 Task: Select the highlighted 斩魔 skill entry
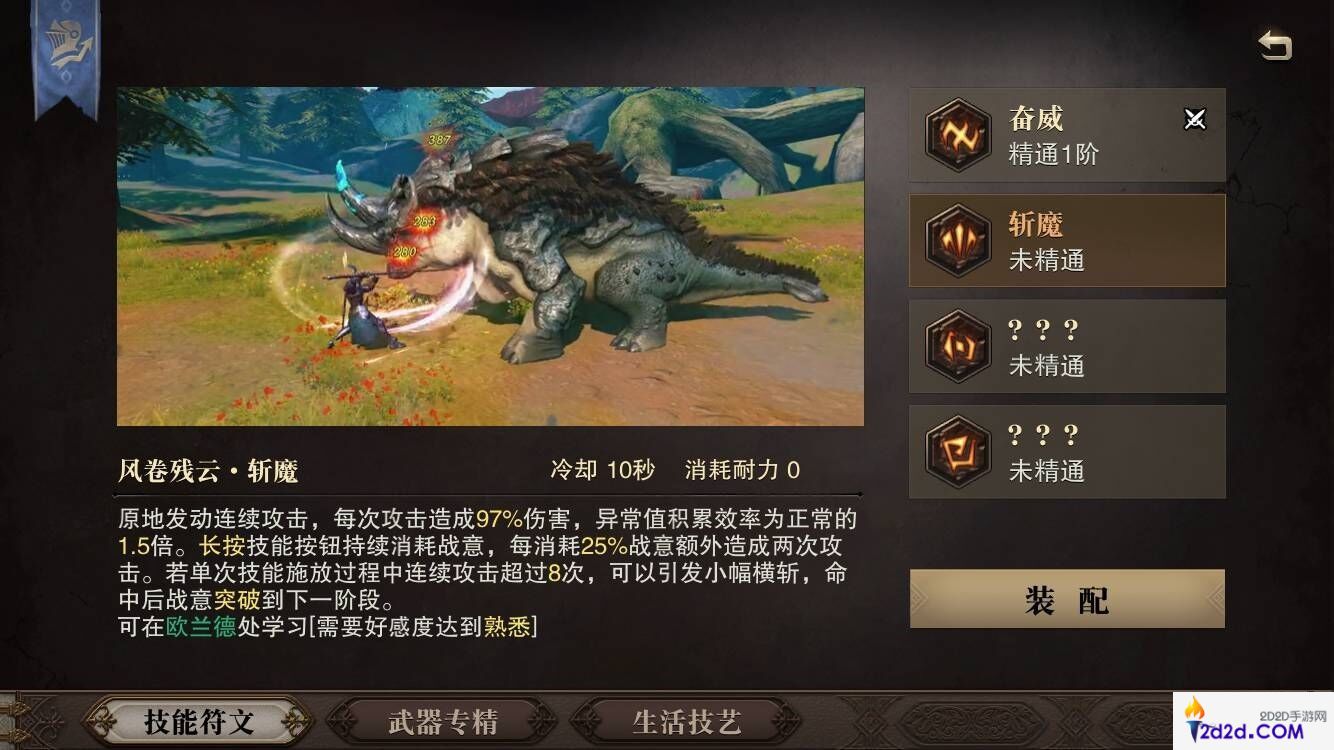pos(1065,241)
